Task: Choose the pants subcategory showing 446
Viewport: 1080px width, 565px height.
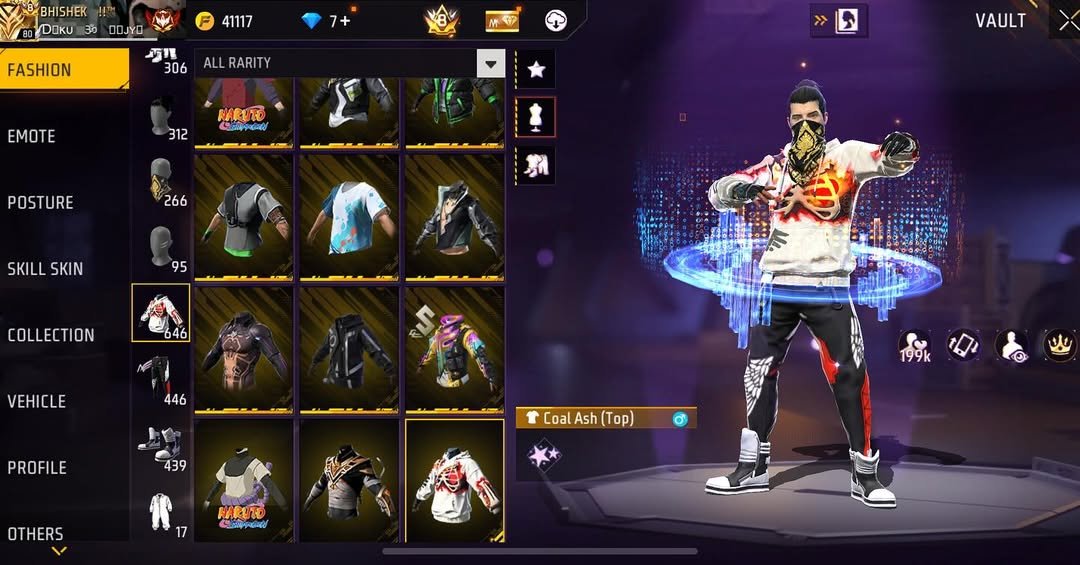Action: (160, 378)
